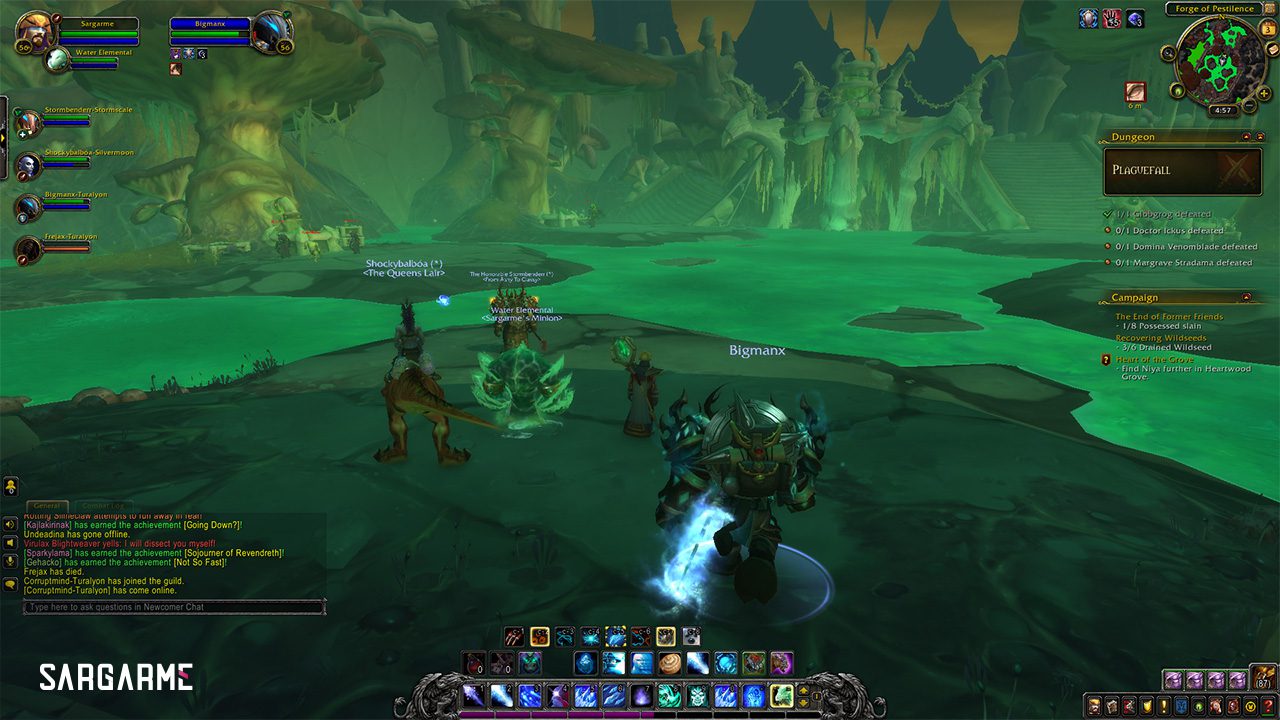Click the Newcomer Chat input box
The height and width of the screenshot is (720, 1280).
[175, 607]
